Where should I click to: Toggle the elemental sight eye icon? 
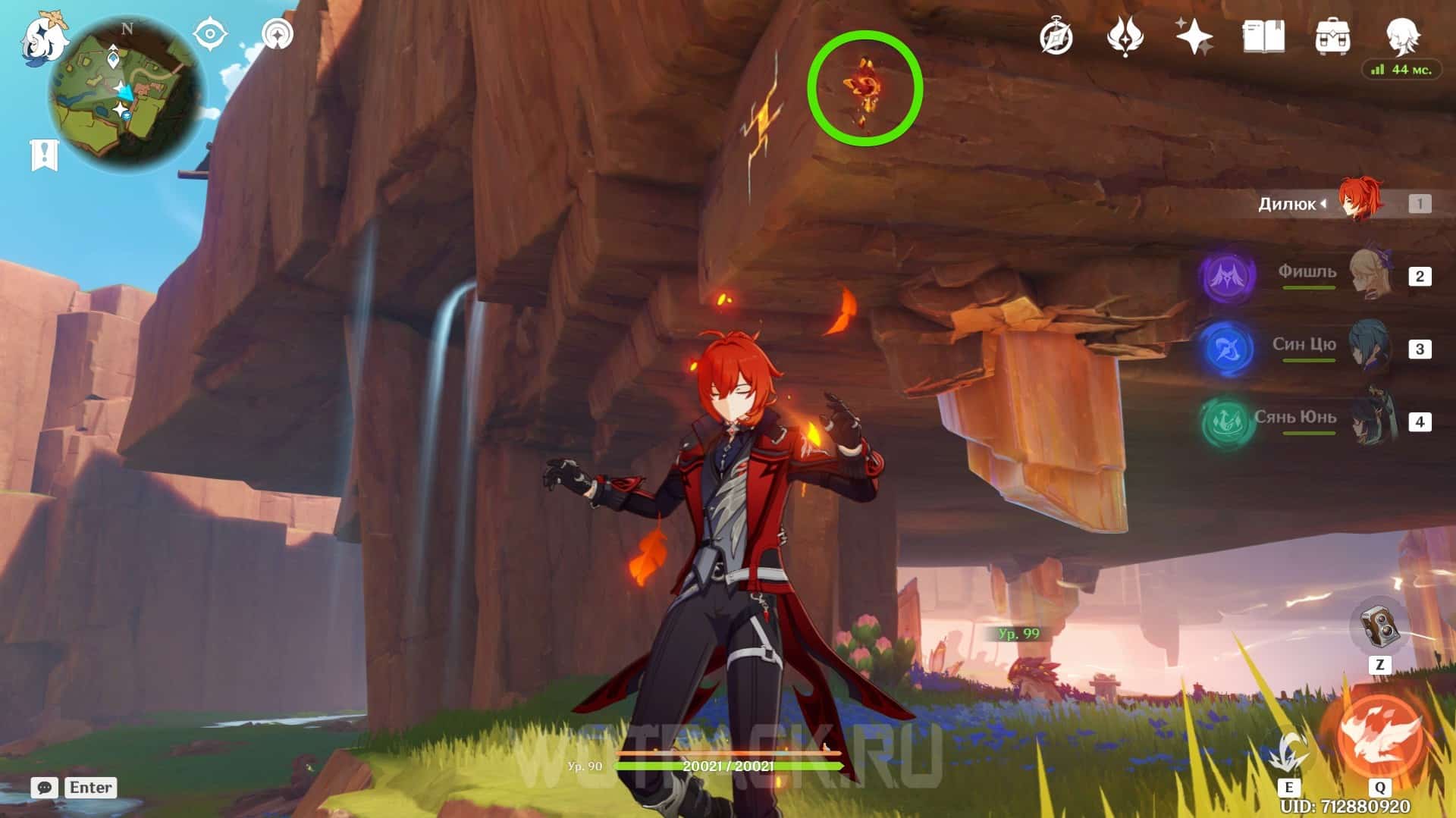209,34
